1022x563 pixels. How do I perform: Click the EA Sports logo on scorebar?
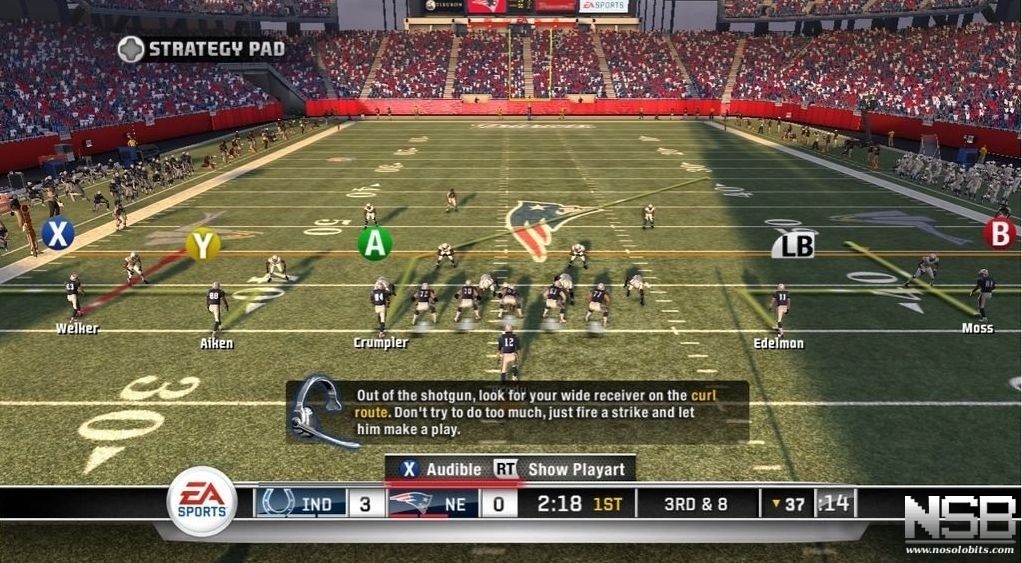point(202,502)
